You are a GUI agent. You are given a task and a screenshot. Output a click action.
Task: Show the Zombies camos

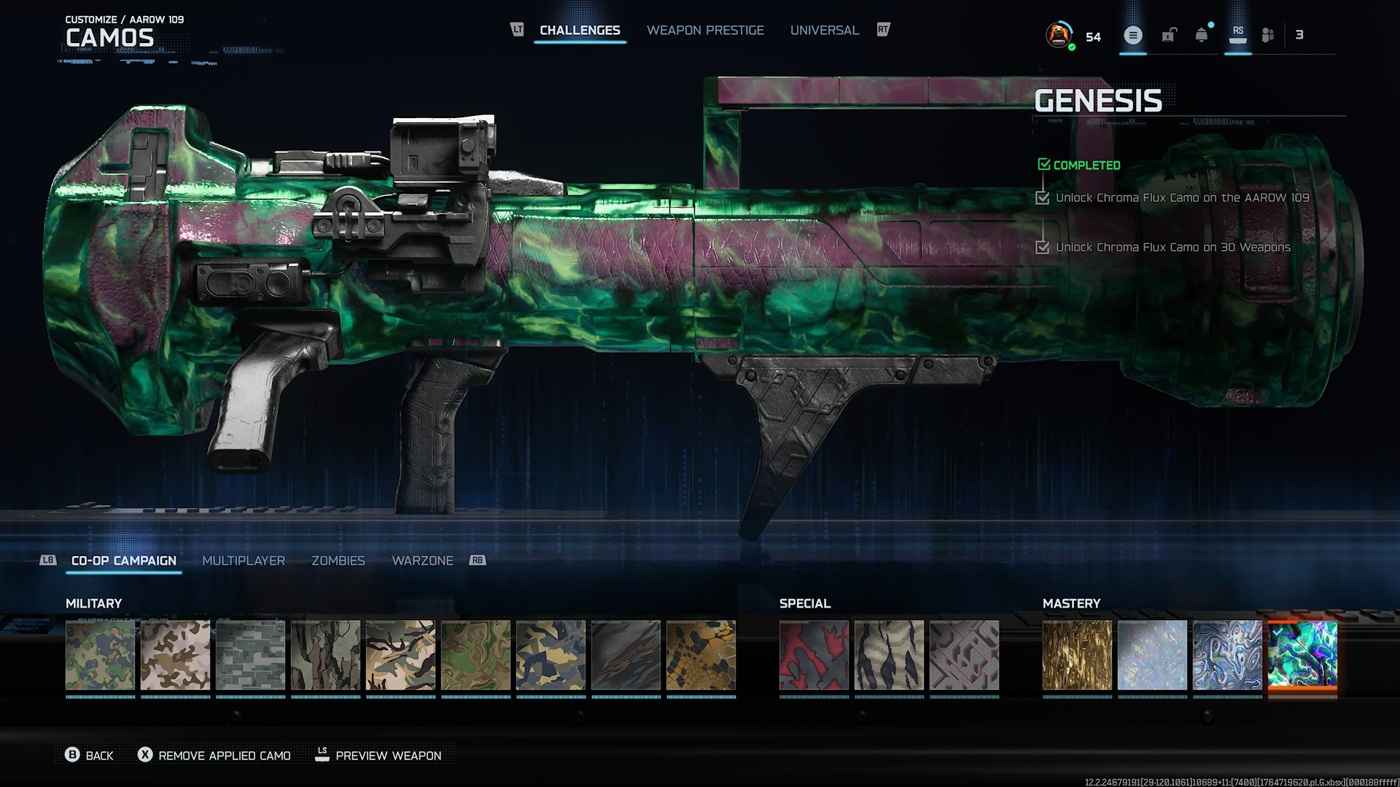click(338, 561)
